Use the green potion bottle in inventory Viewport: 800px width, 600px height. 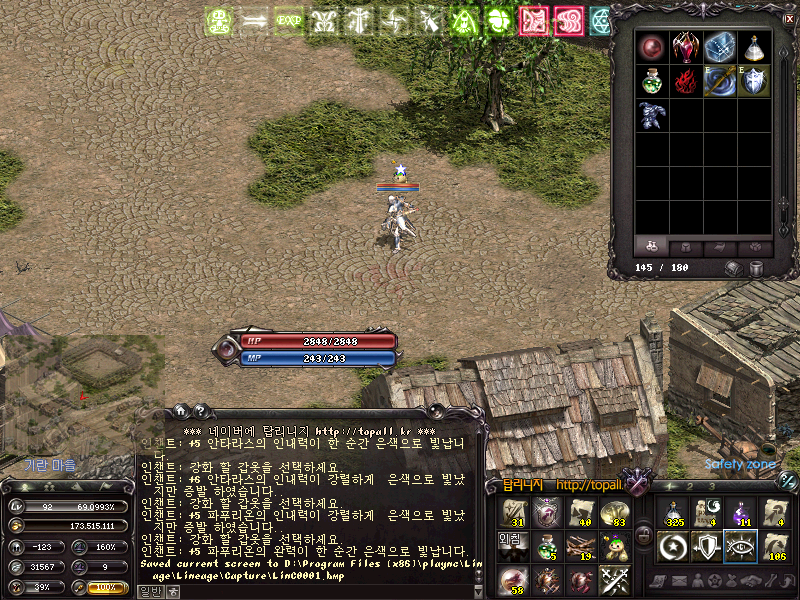tap(653, 81)
